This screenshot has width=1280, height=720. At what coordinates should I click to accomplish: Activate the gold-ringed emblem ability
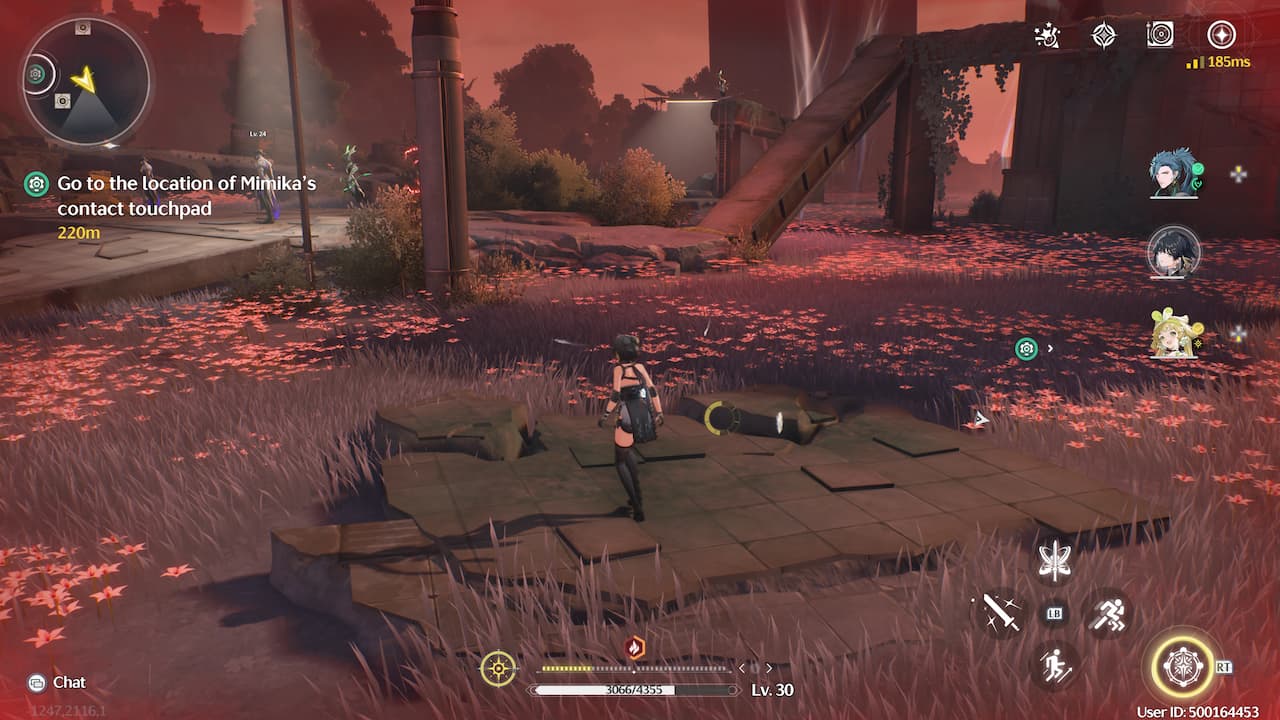1182,666
